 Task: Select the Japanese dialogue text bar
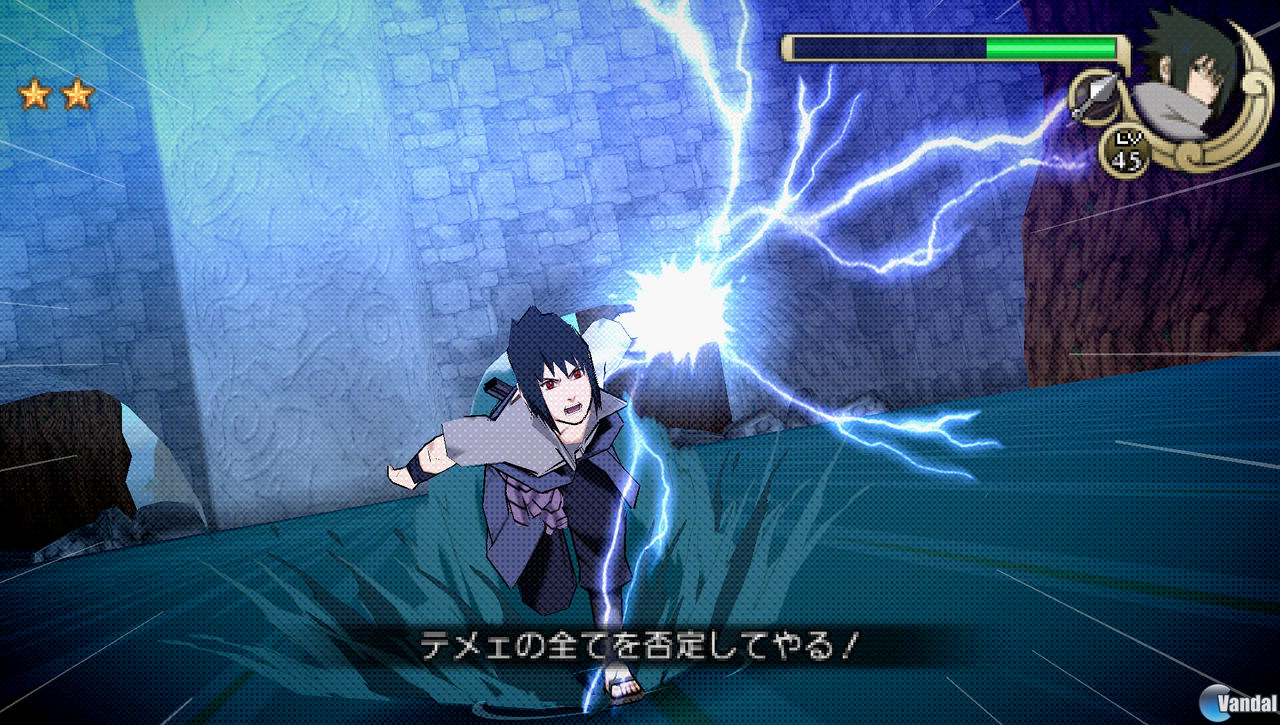tap(640, 646)
